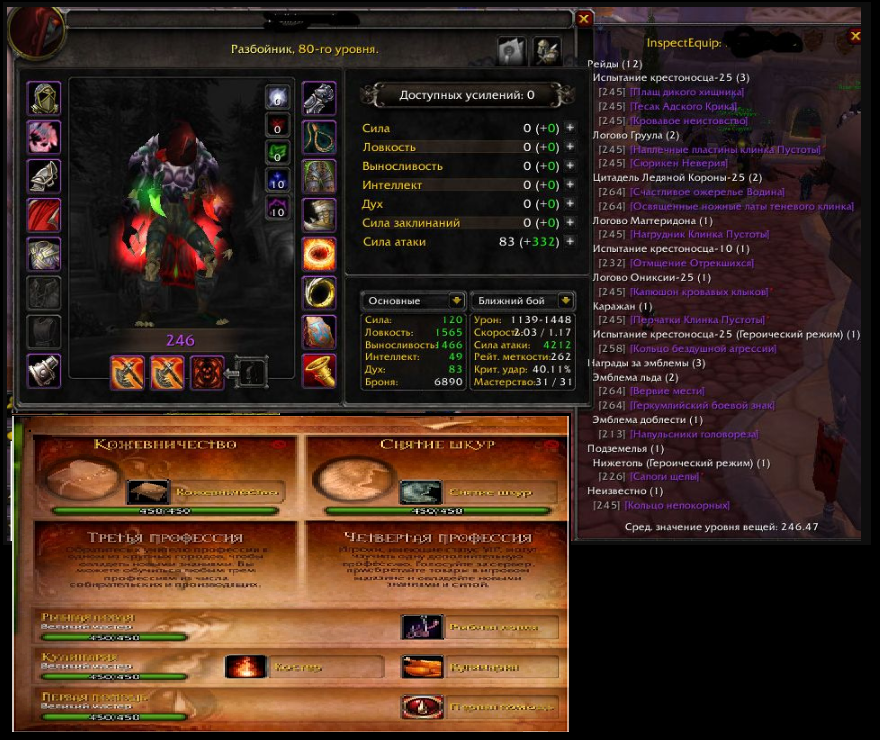Viewport: 882px width, 740px height.
Task: Select the golden horn trinket slot
Action: (319, 371)
